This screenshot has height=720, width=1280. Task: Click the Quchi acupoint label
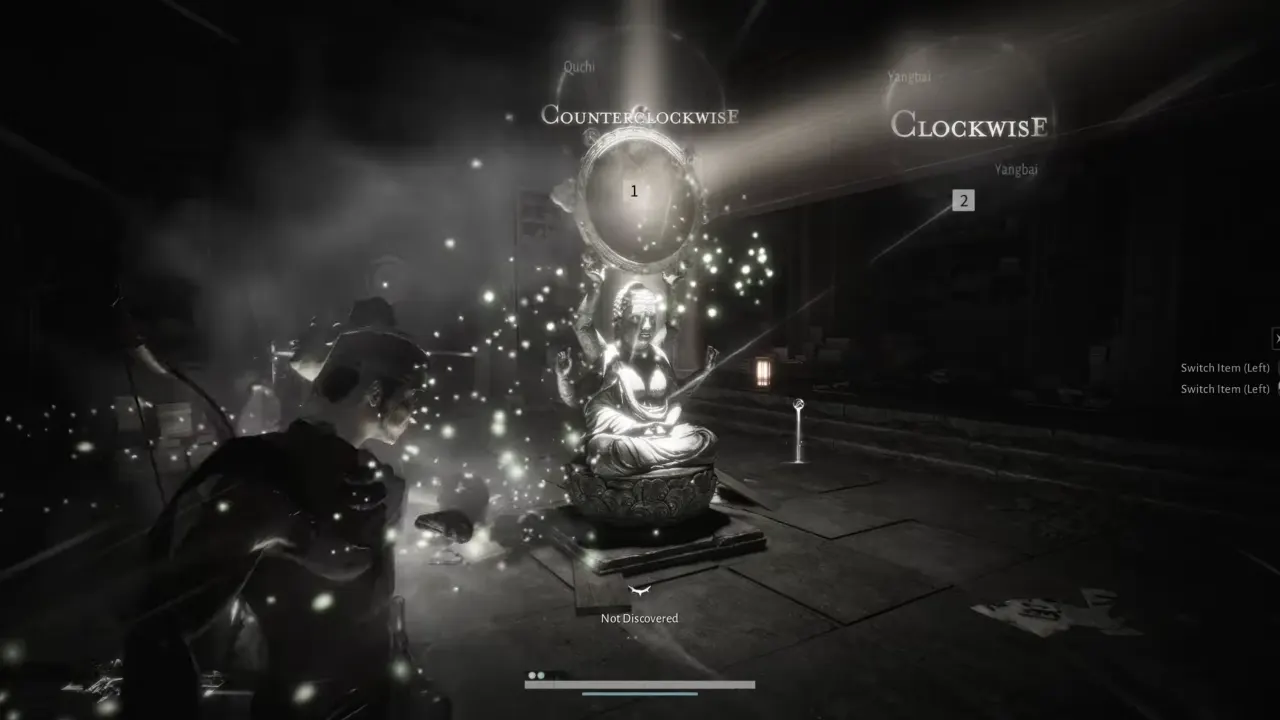(x=580, y=67)
